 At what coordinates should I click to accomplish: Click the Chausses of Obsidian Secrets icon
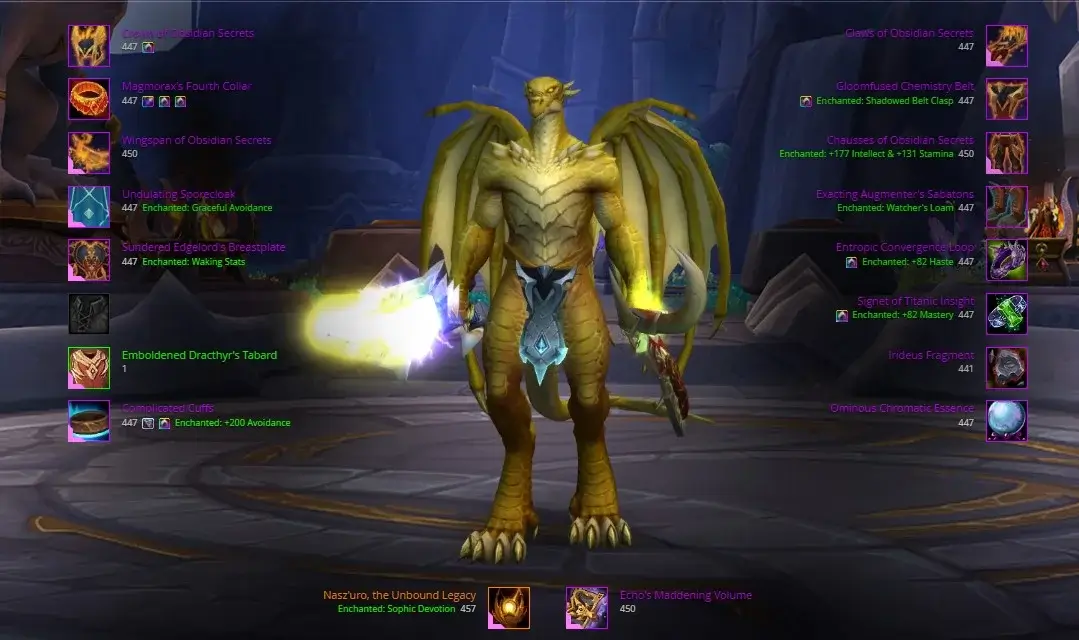pyautogui.click(x=1006, y=153)
